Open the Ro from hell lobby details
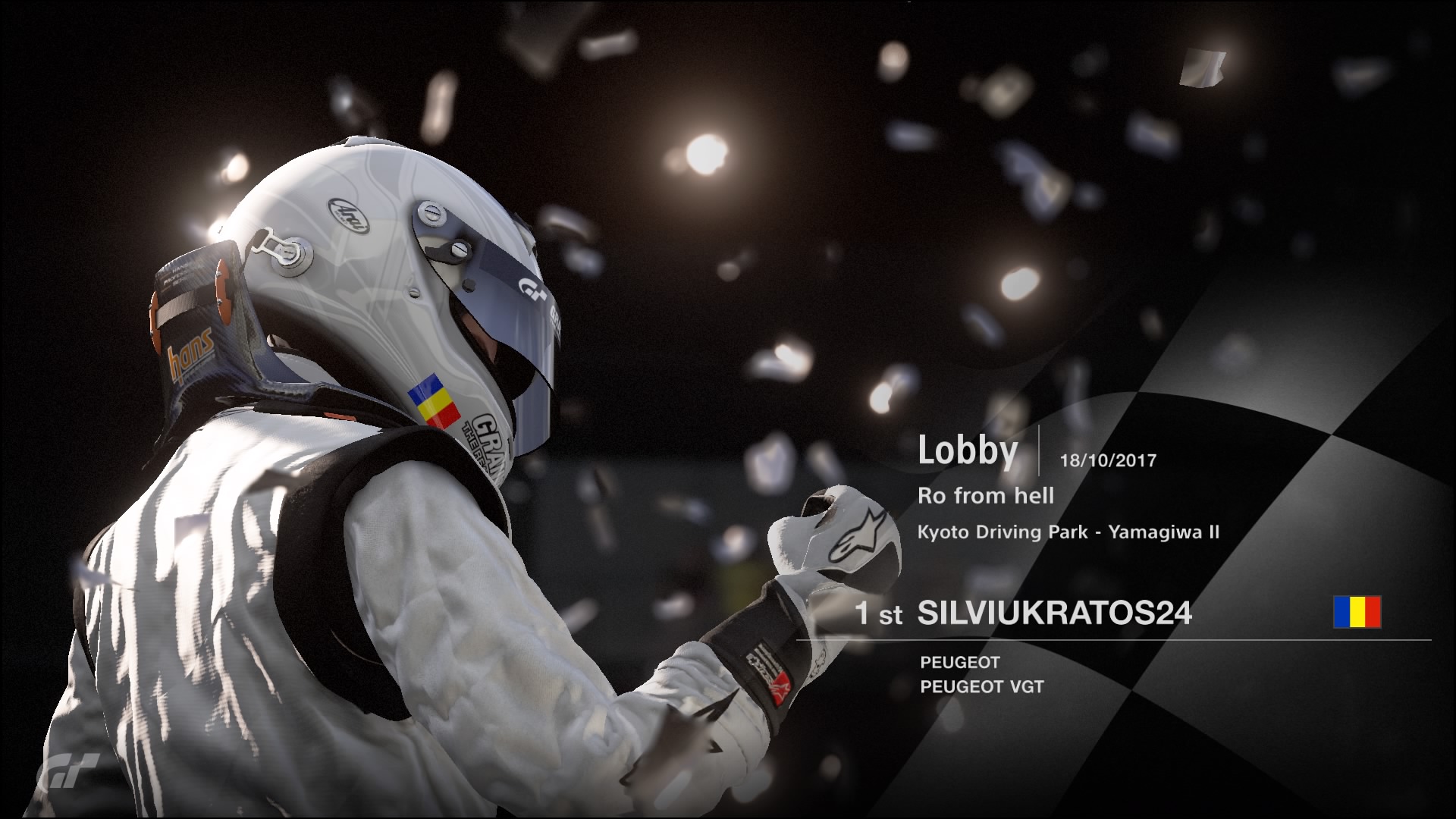 (986, 495)
